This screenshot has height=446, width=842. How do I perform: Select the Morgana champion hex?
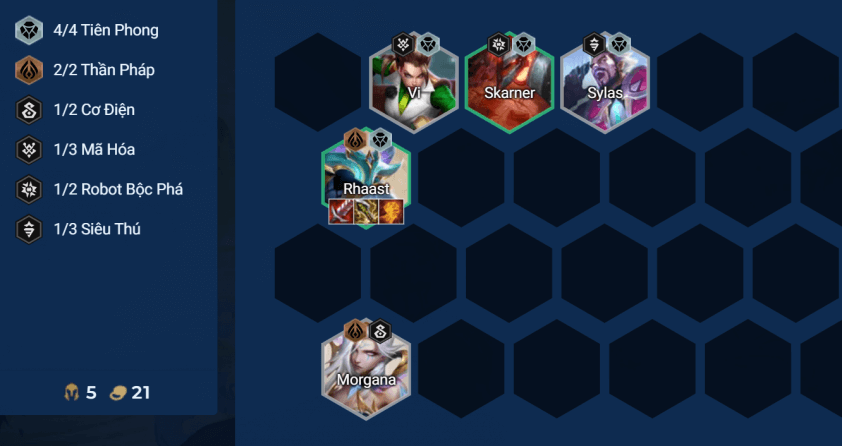pyautogui.click(x=366, y=367)
